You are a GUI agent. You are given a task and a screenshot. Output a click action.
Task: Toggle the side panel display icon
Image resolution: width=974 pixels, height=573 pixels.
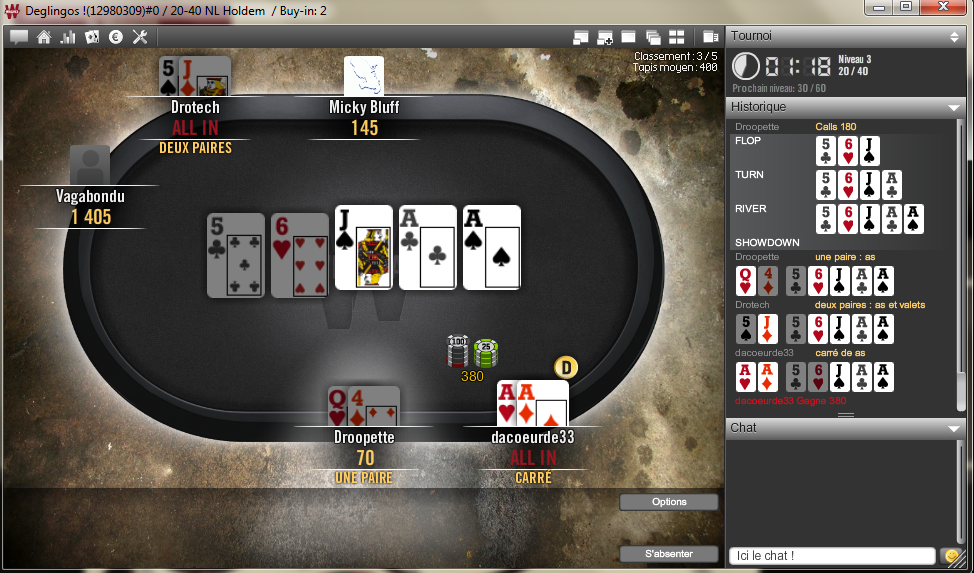tap(711, 37)
